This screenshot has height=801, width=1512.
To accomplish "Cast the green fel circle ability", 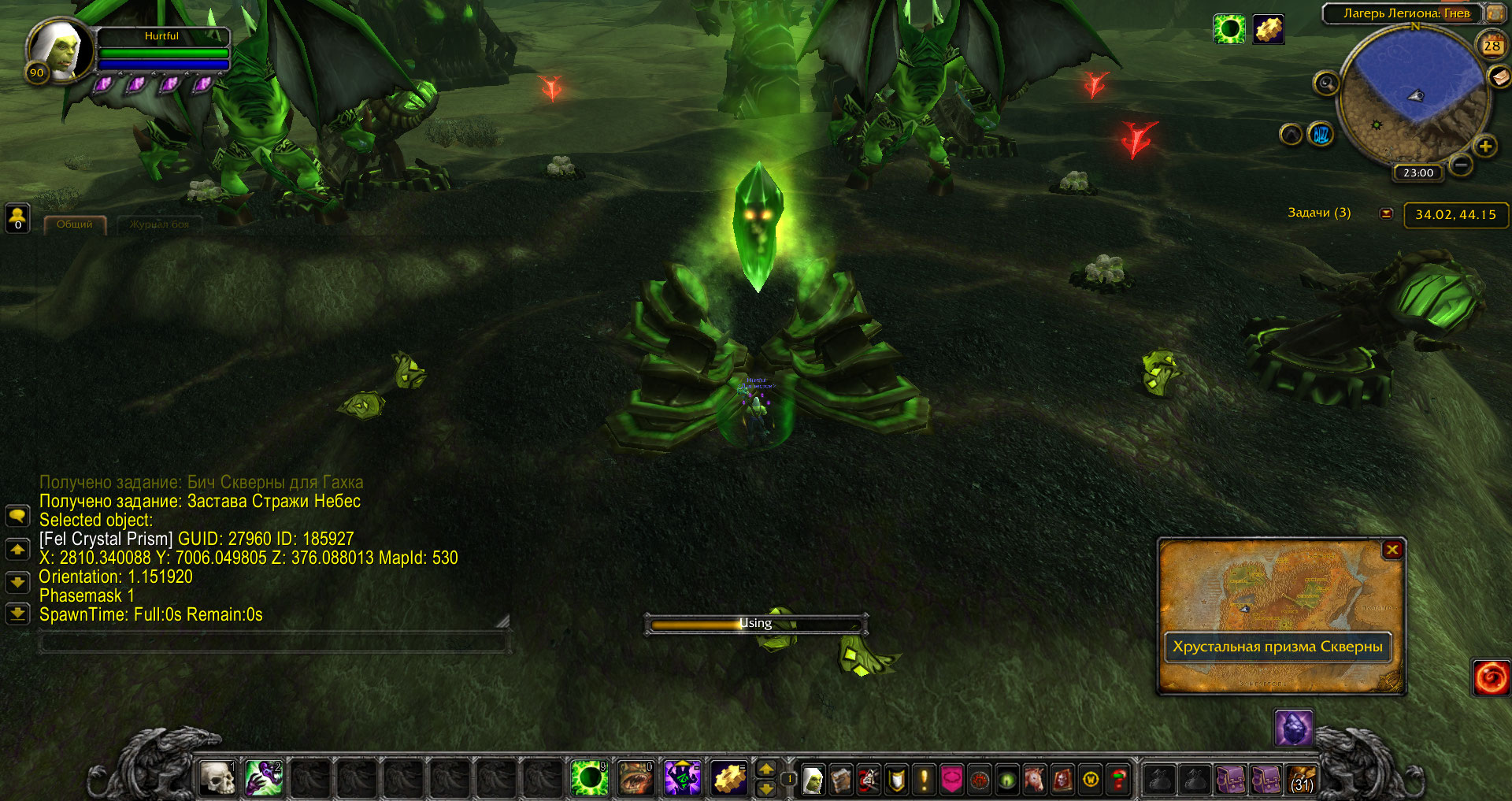I will [x=589, y=778].
